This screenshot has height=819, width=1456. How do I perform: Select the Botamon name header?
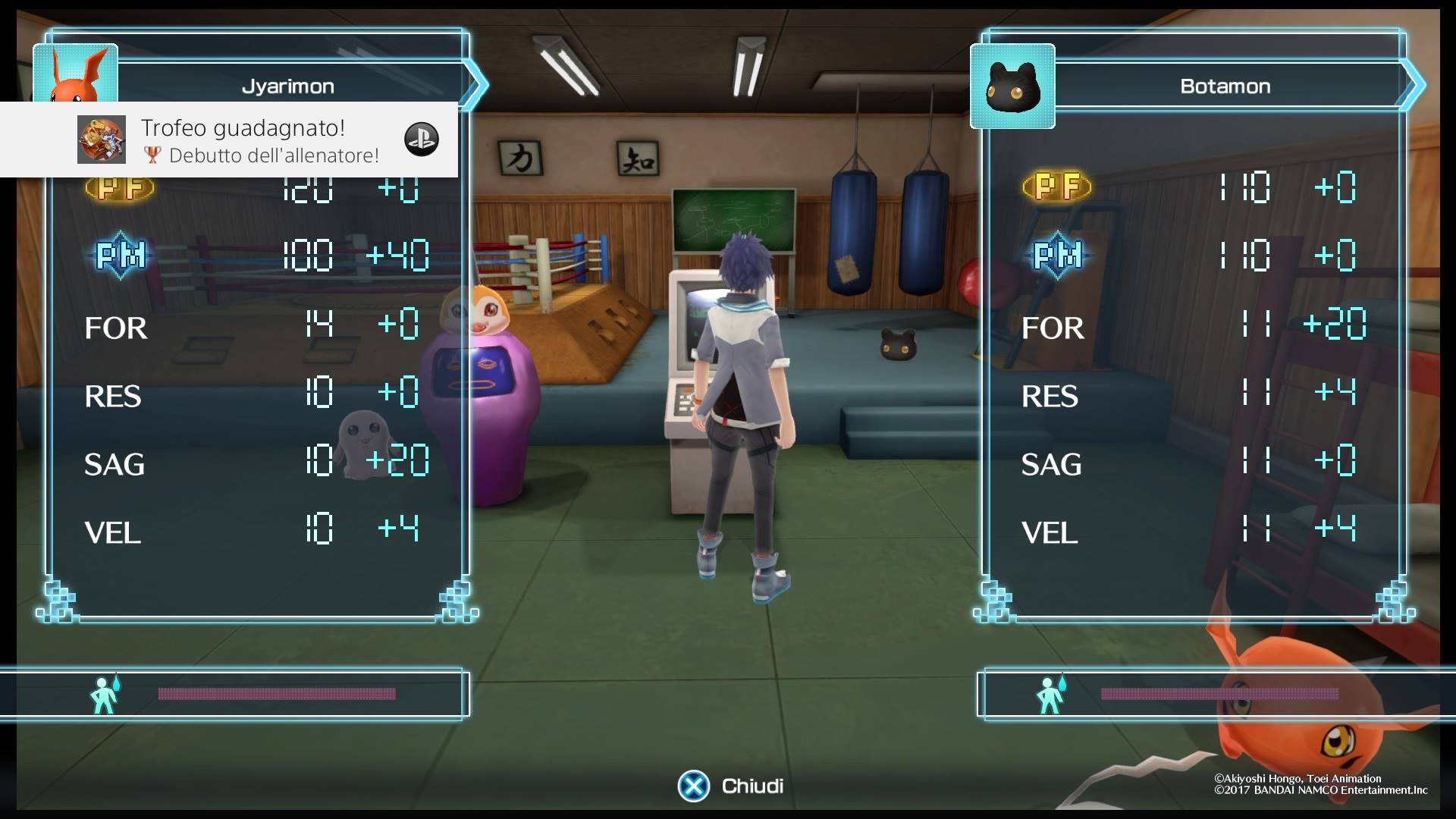pyautogui.click(x=1225, y=86)
